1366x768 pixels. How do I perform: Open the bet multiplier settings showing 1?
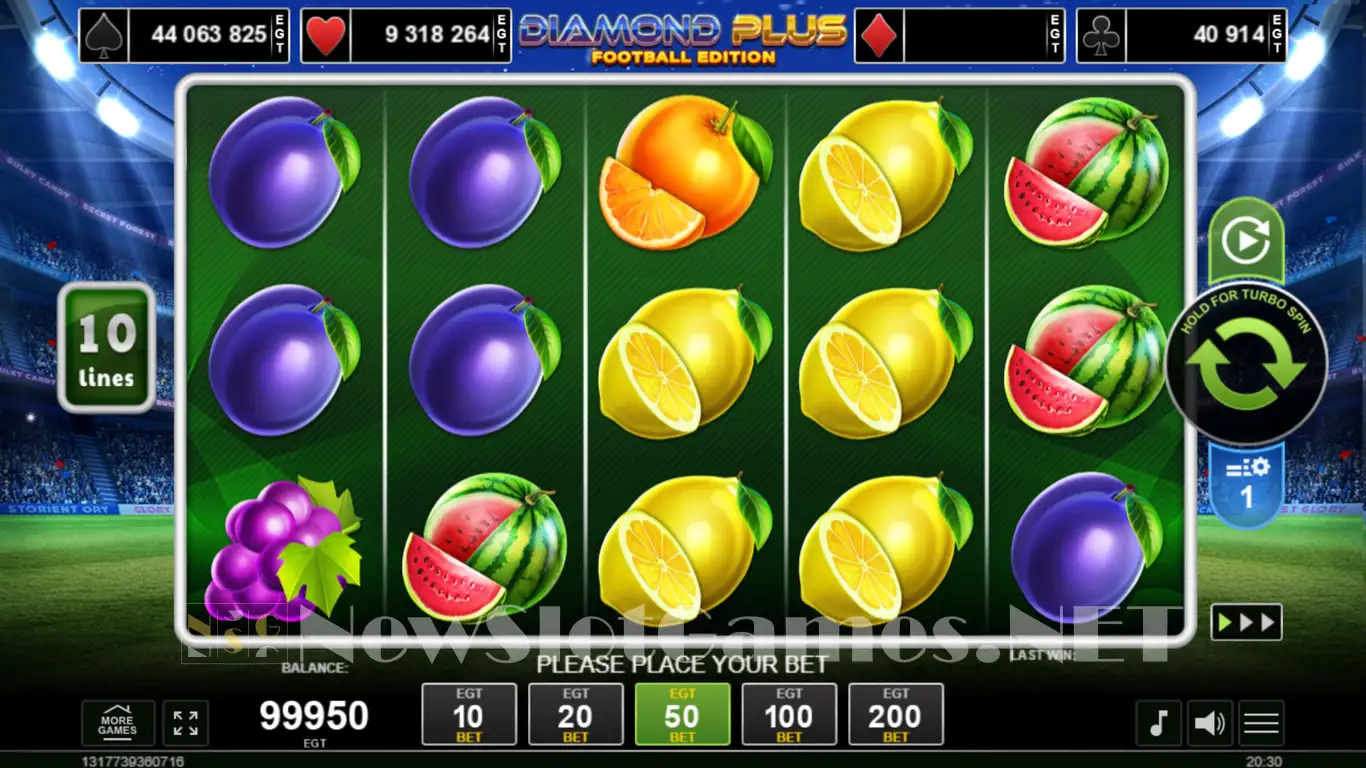(1246, 485)
